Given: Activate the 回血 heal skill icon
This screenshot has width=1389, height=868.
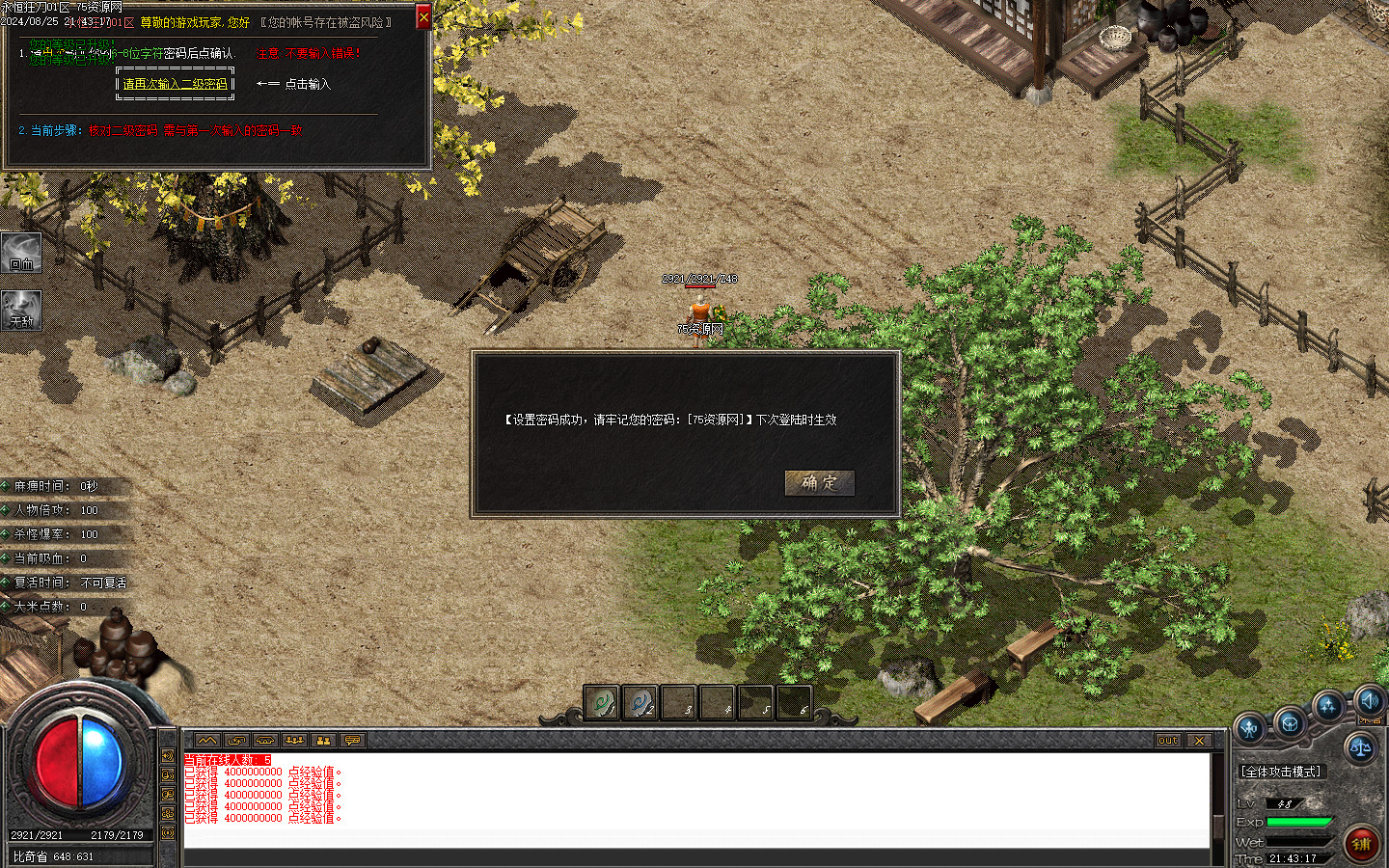Looking at the screenshot, I should (x=21, y=252).
